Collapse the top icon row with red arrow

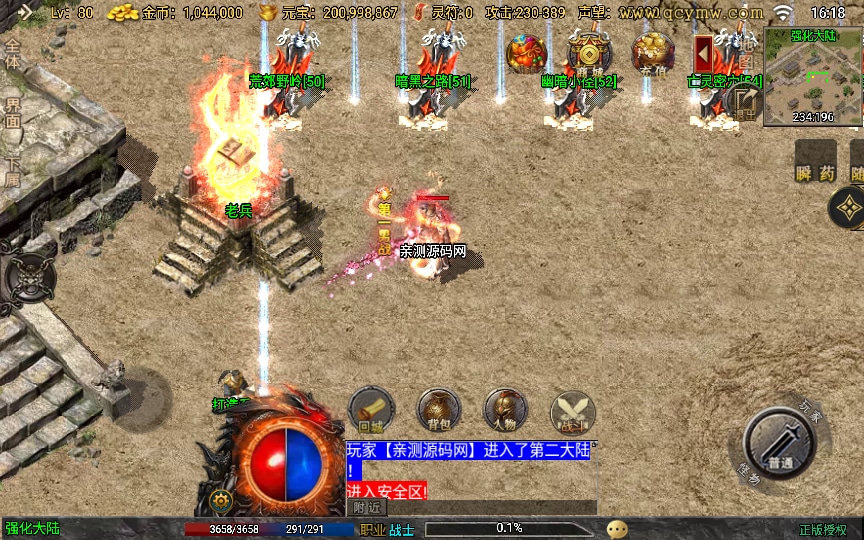tap(704, 53)
